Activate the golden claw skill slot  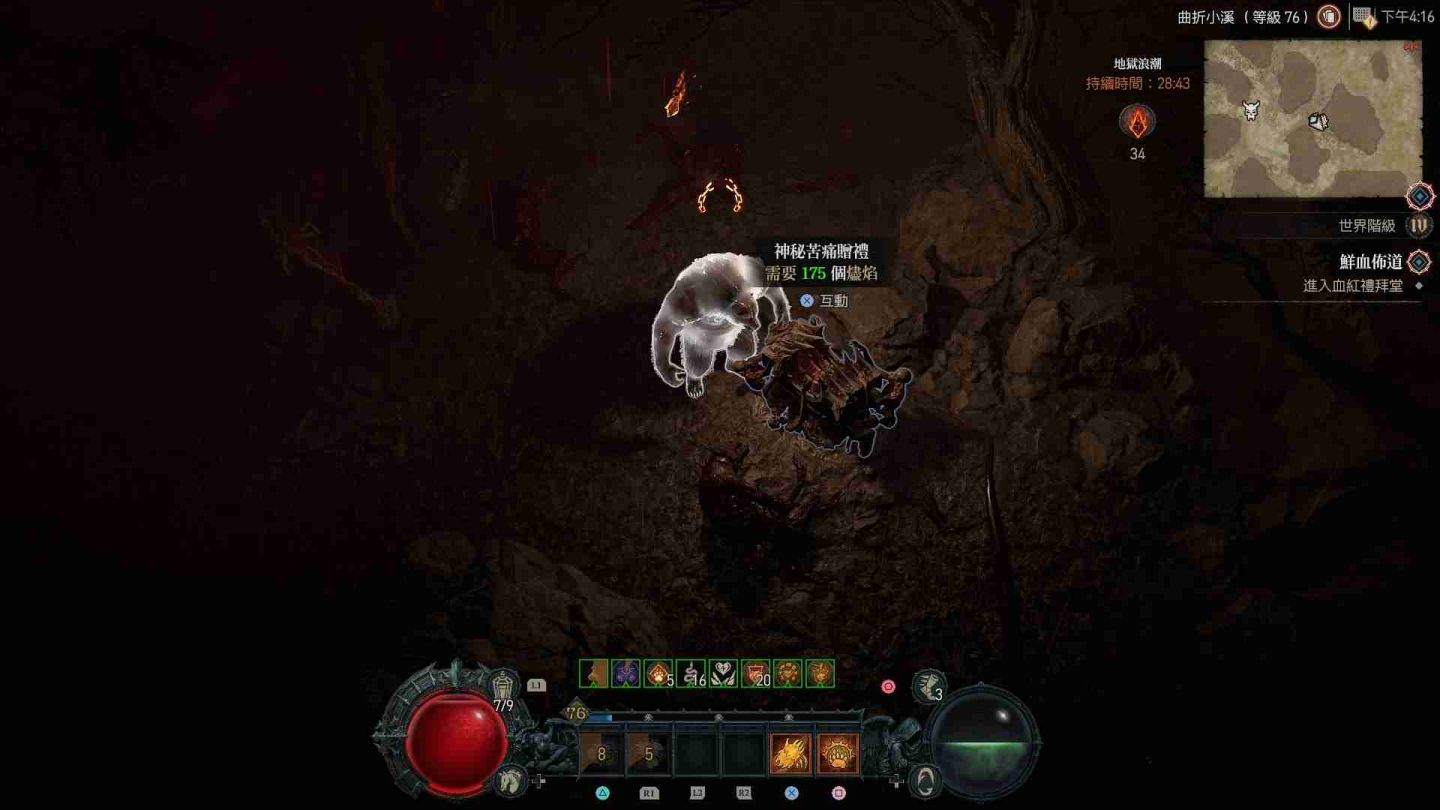pos(790,754)
